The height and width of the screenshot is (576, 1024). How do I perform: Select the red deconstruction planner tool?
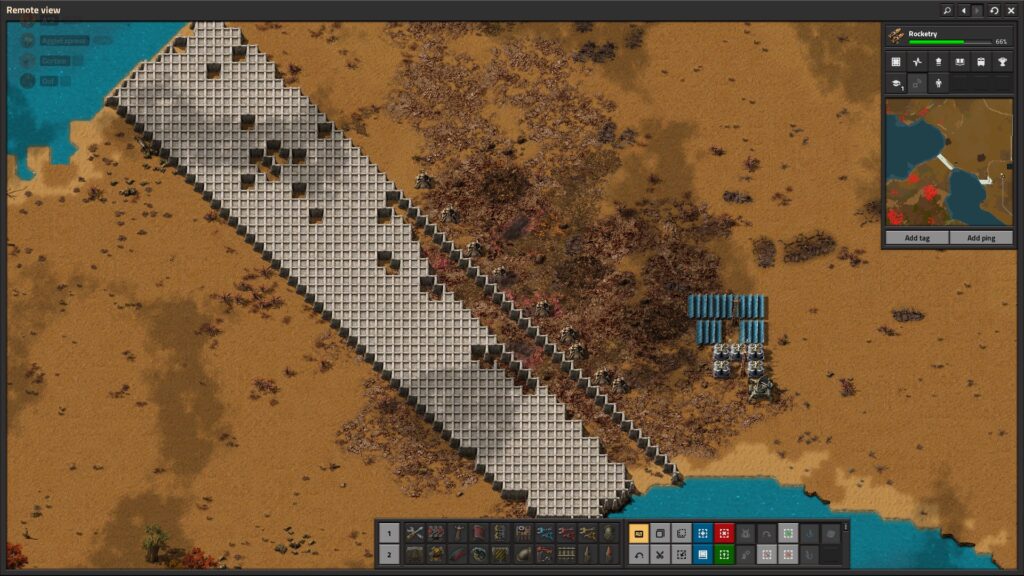coord(724,533)
